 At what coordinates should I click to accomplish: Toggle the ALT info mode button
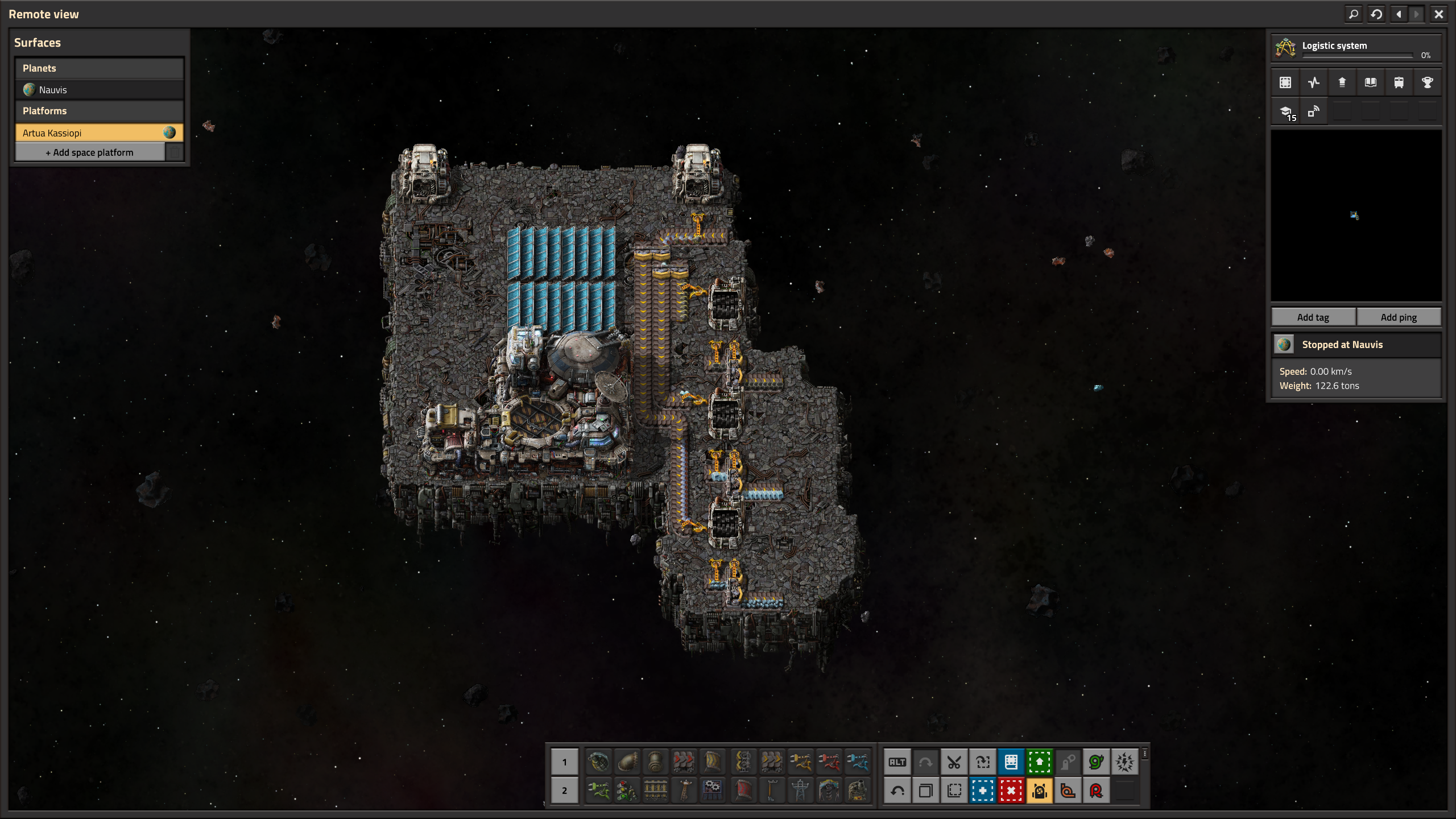[897, 762]
